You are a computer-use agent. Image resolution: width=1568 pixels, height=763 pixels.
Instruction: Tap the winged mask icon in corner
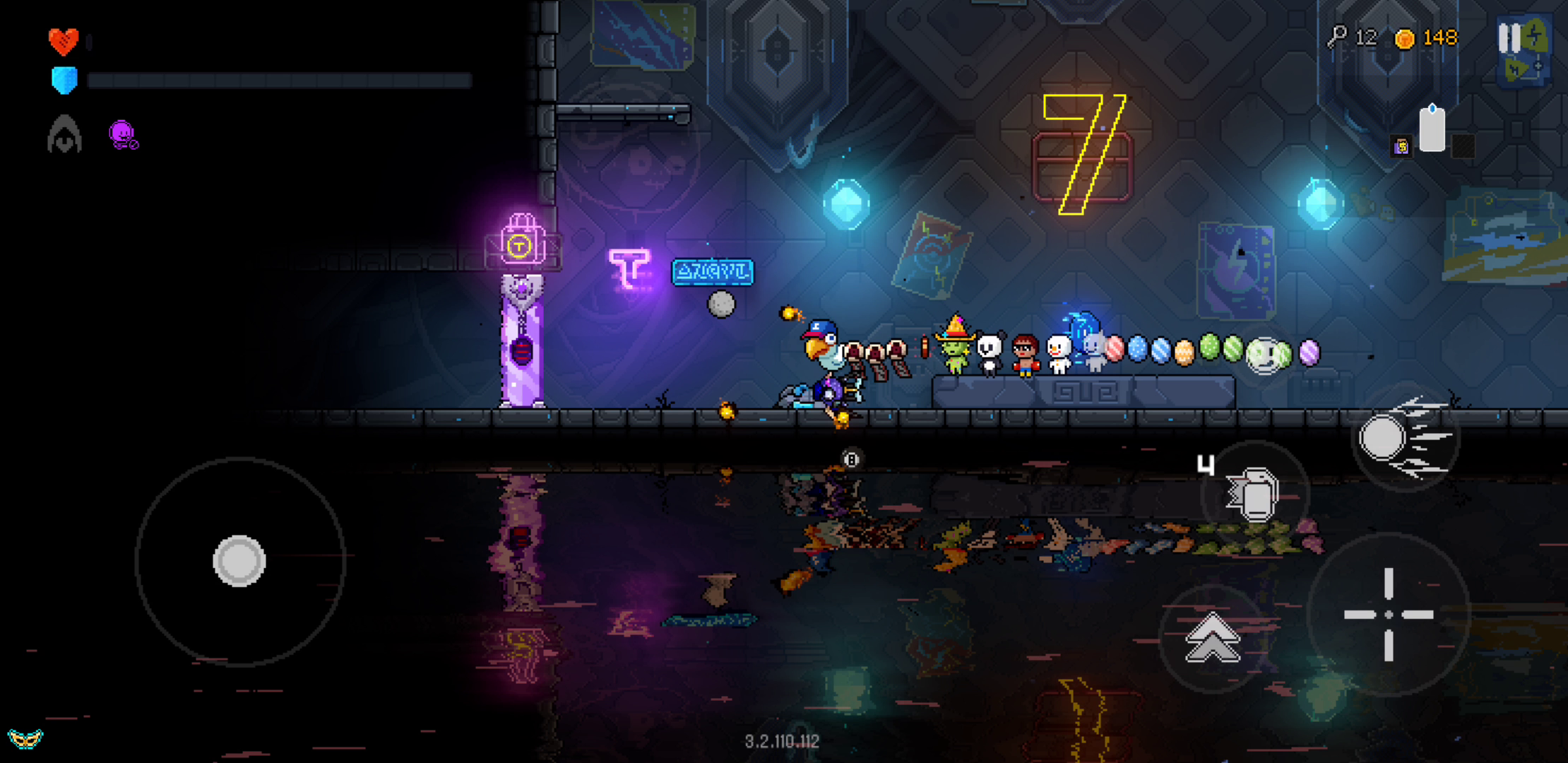click(25, 739)
